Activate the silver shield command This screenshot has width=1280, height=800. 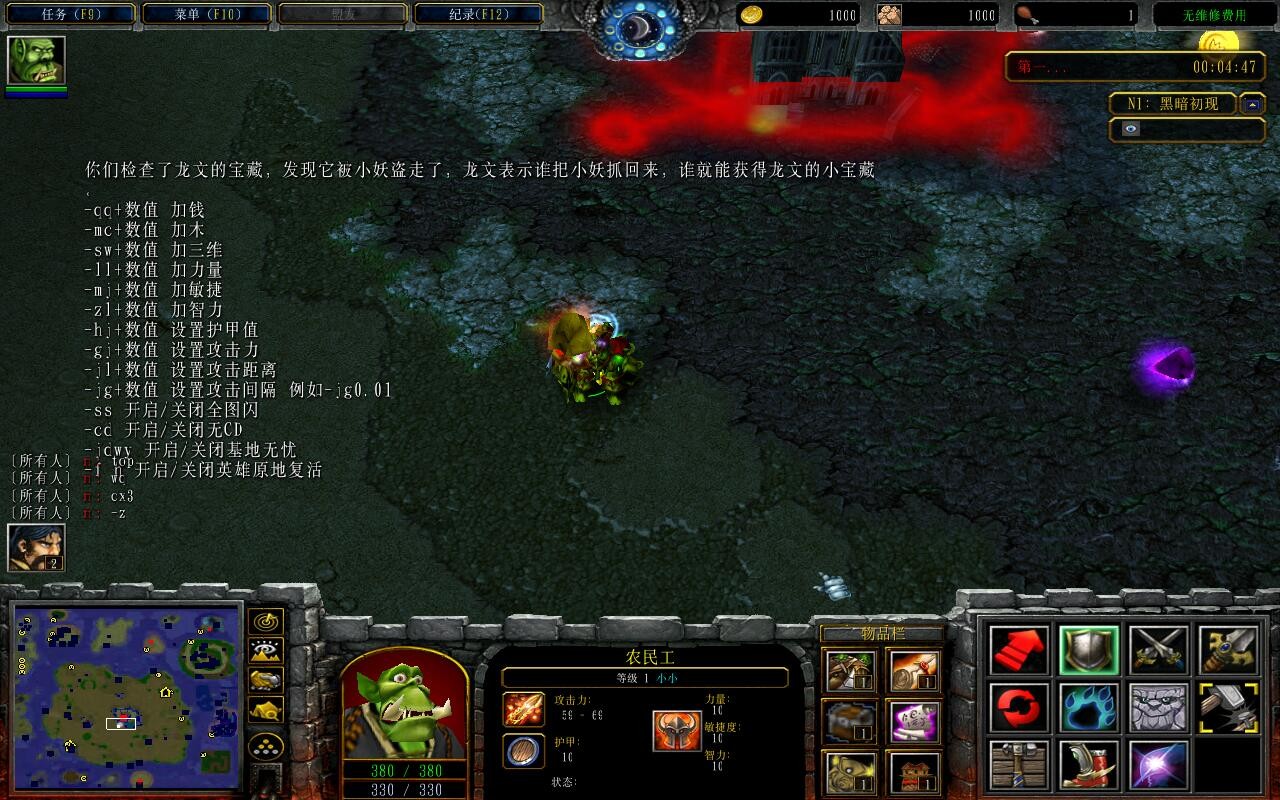click(1089, 650)
